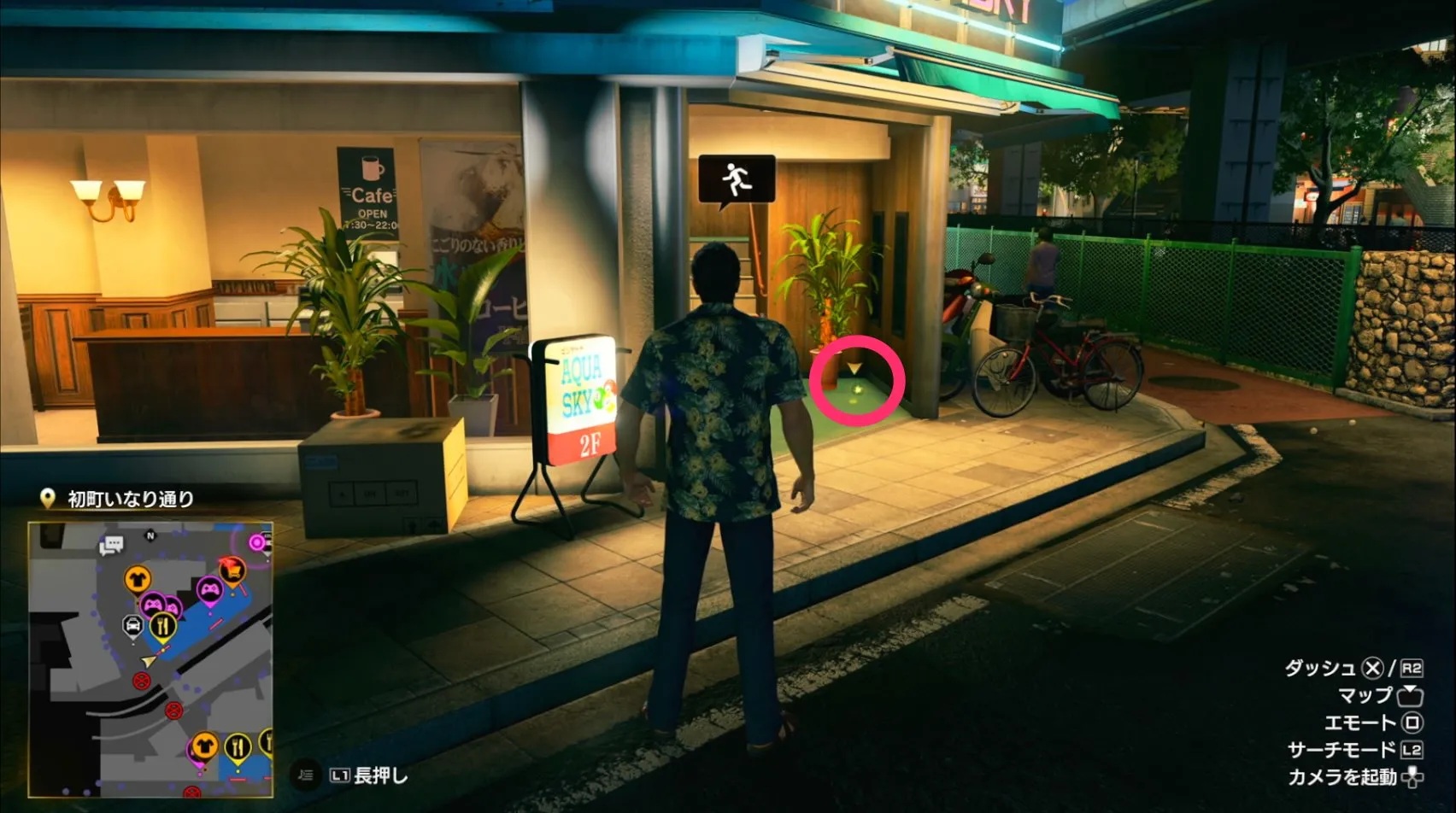Click the taxi stand icon on the minimap

pyautogui.click(x=133, y=625)
